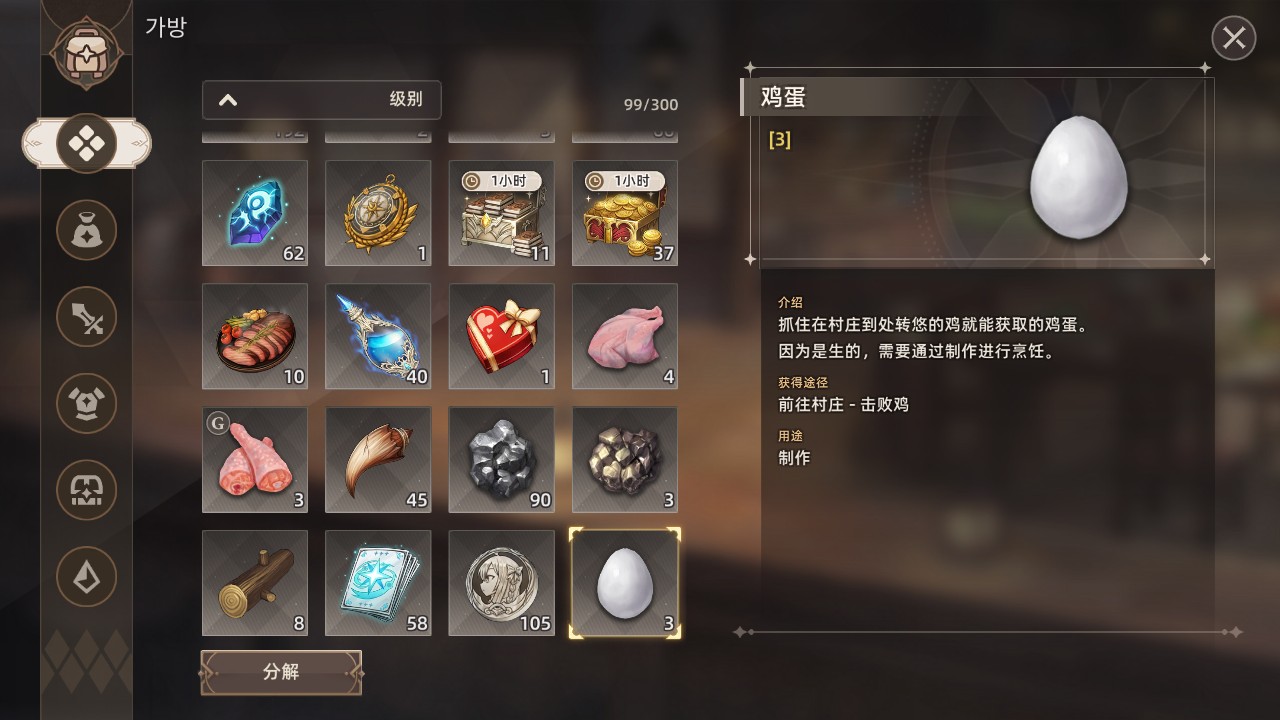Select the highlighted materials diamond icon in sidebar
The image size is (1280, 720).
coord(87,142)
